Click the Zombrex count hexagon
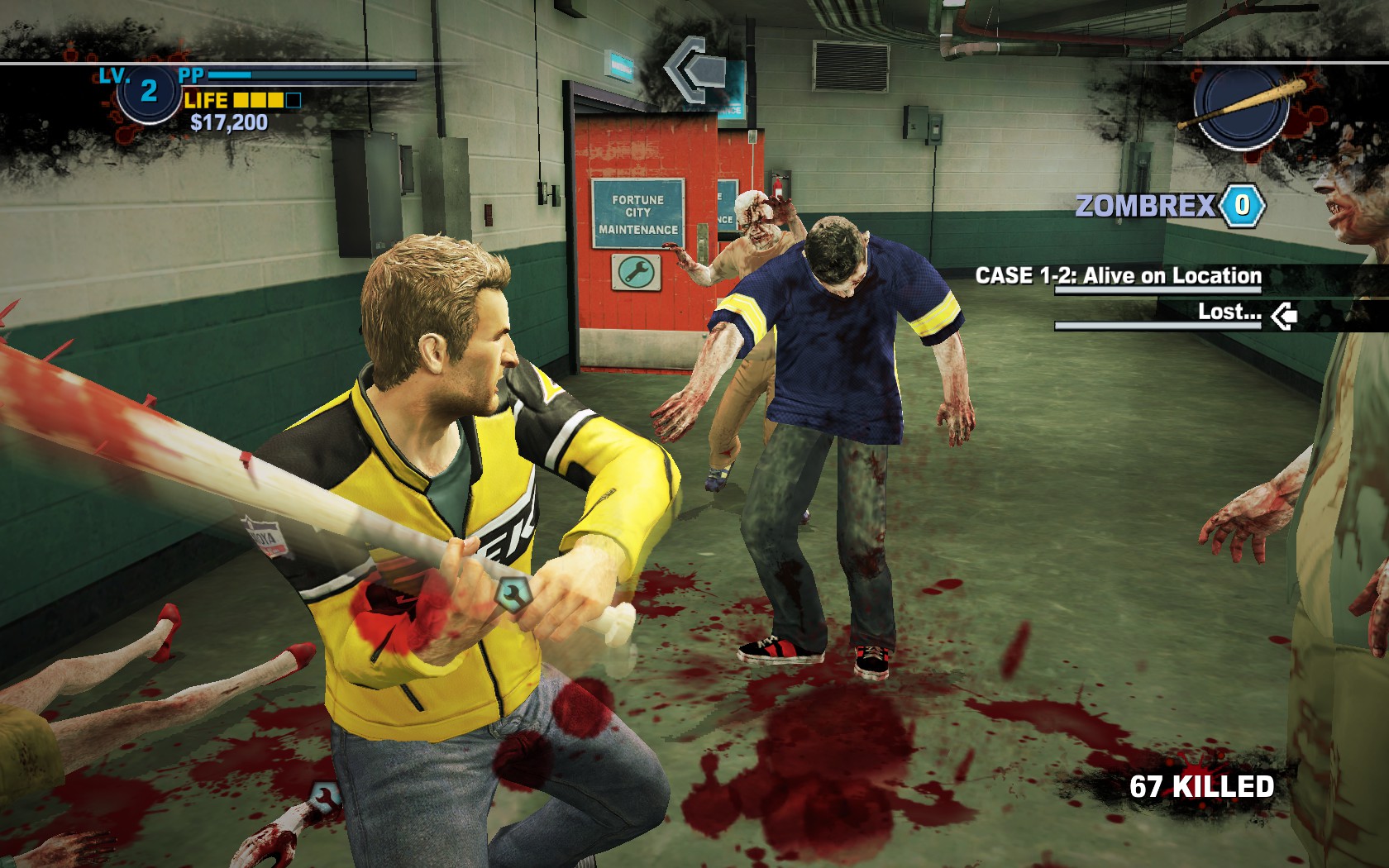The image size is (1389, 868). 1242,205
